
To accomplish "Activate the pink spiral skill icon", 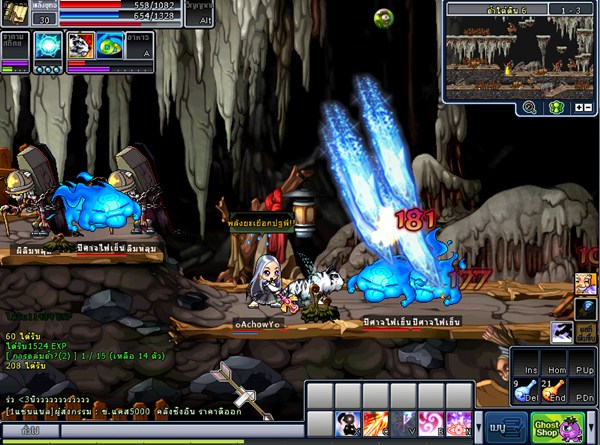I will point(431,423).
